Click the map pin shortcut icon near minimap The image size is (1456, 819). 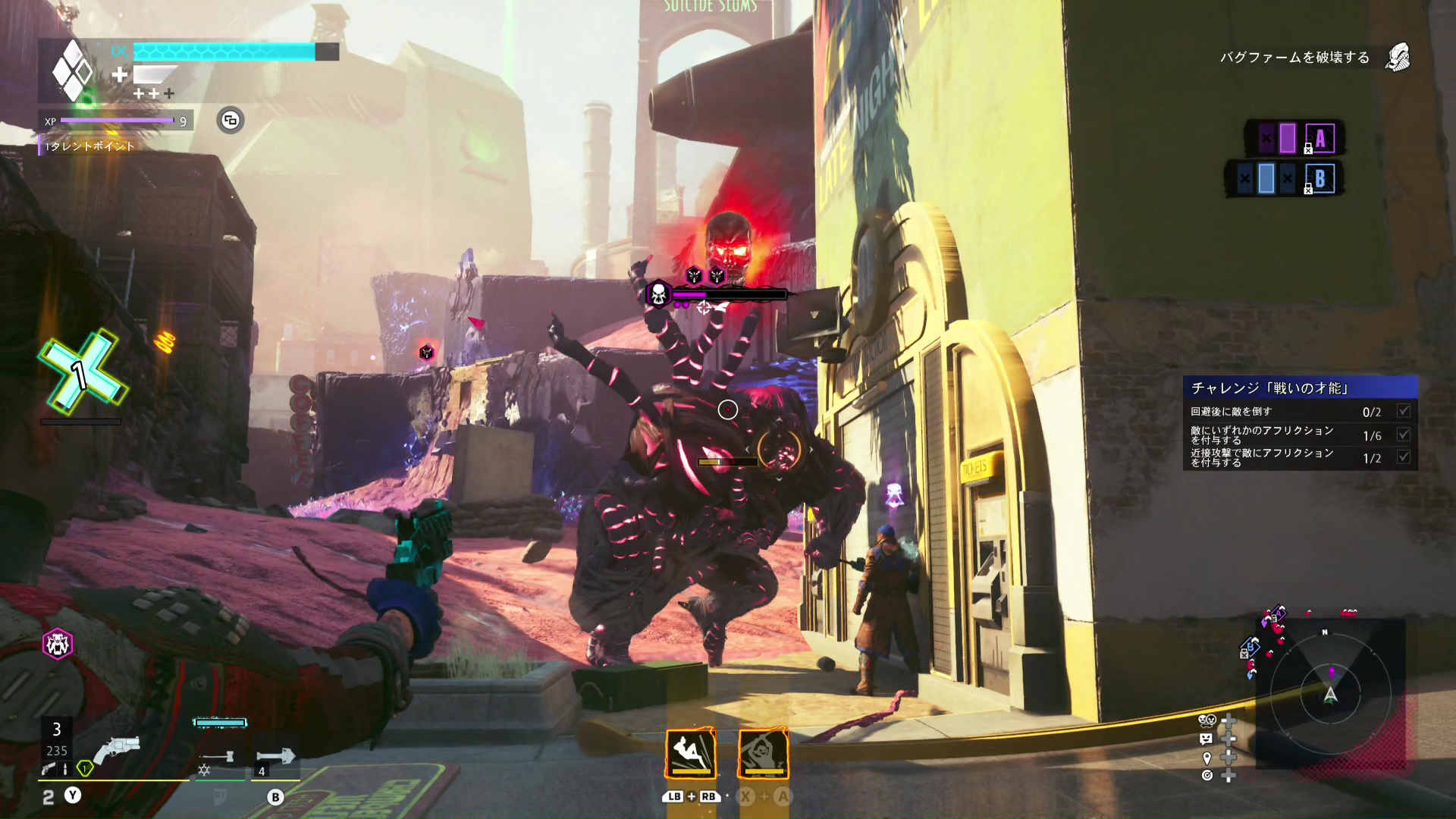[1207, 758]
